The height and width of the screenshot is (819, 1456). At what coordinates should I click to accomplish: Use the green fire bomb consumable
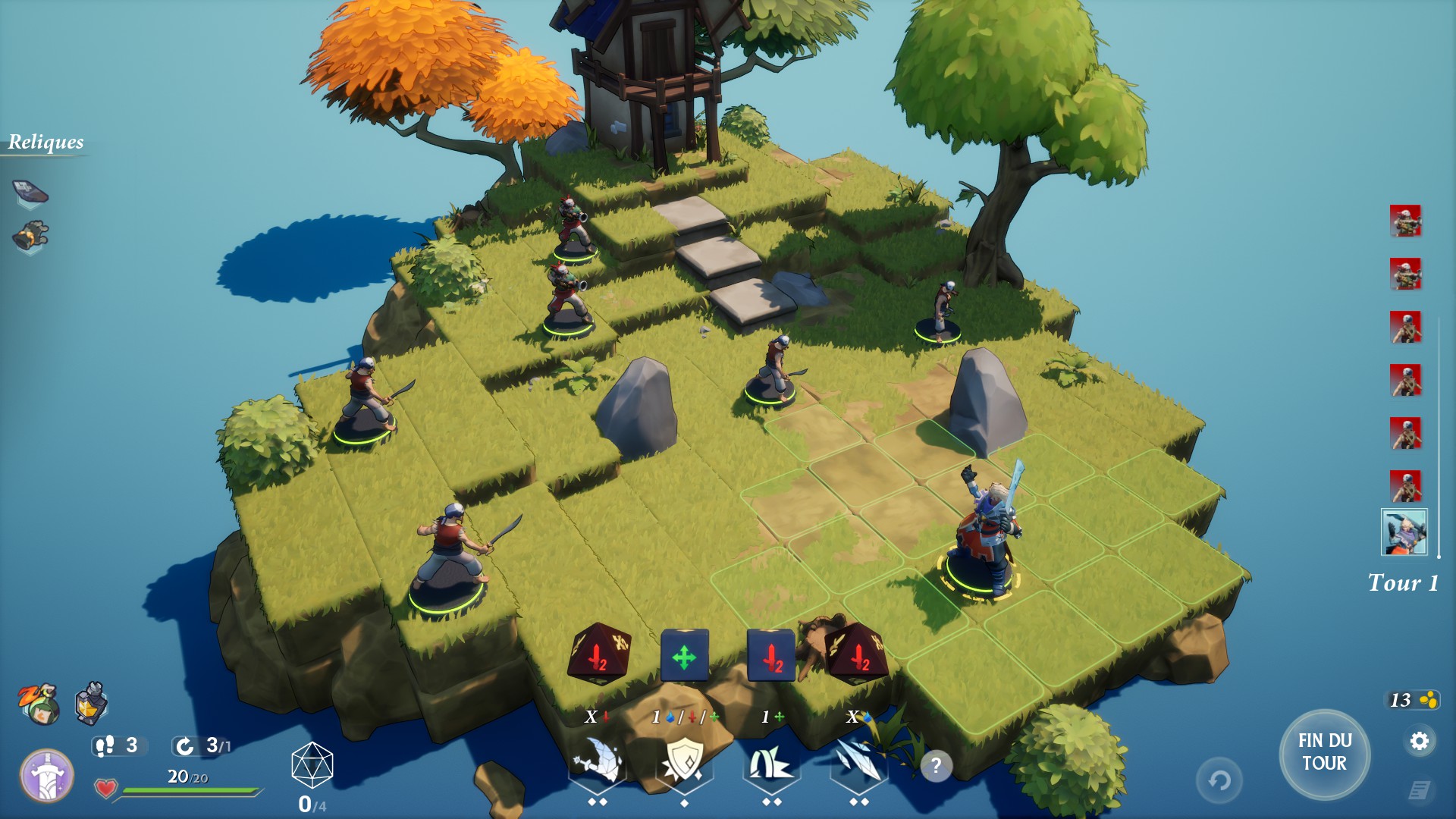39,703
